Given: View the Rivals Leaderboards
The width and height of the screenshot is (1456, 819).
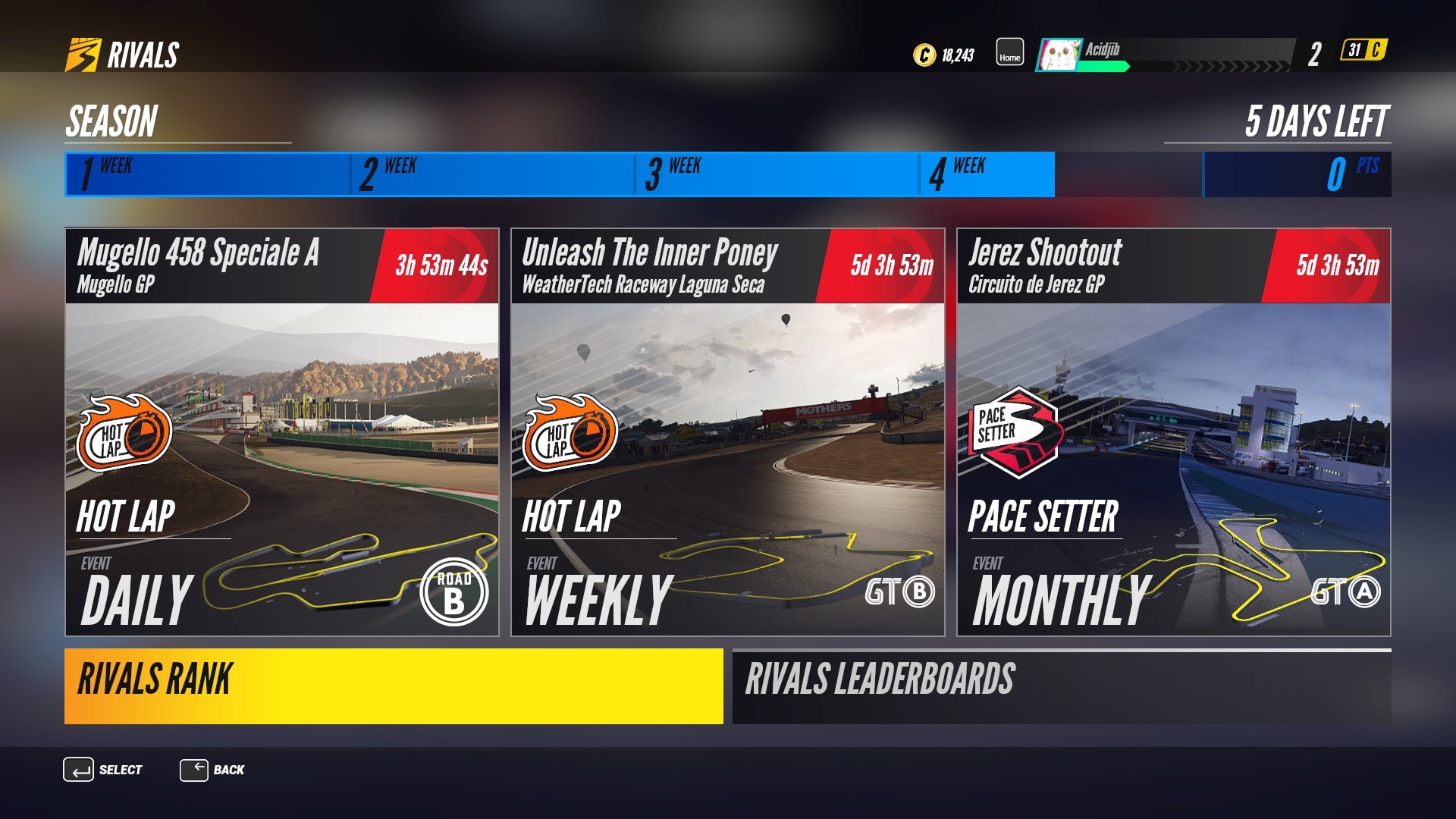Looking at the screenshot, I should coord(1062,686).
